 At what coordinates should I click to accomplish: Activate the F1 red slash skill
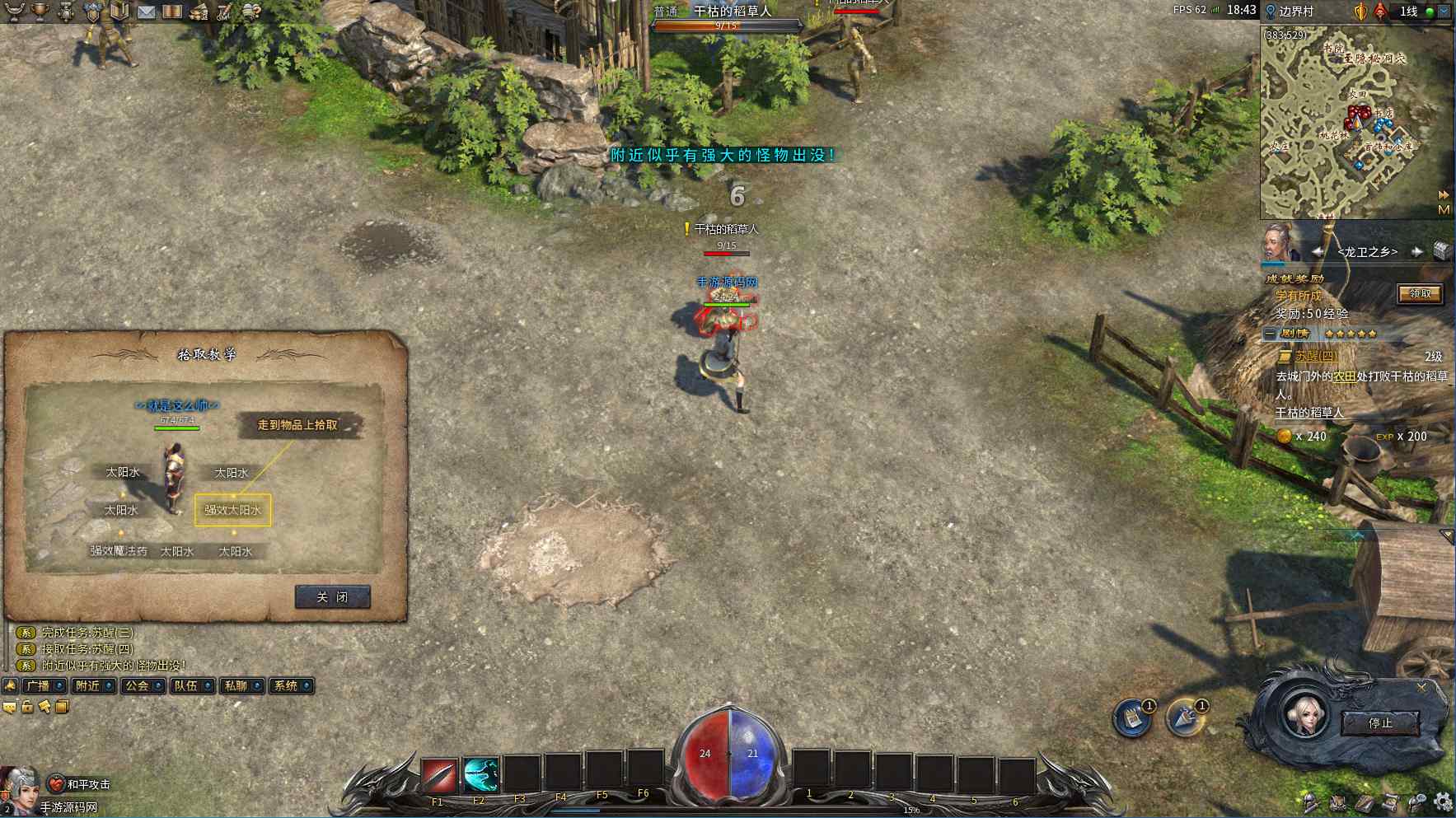point(439,774)
